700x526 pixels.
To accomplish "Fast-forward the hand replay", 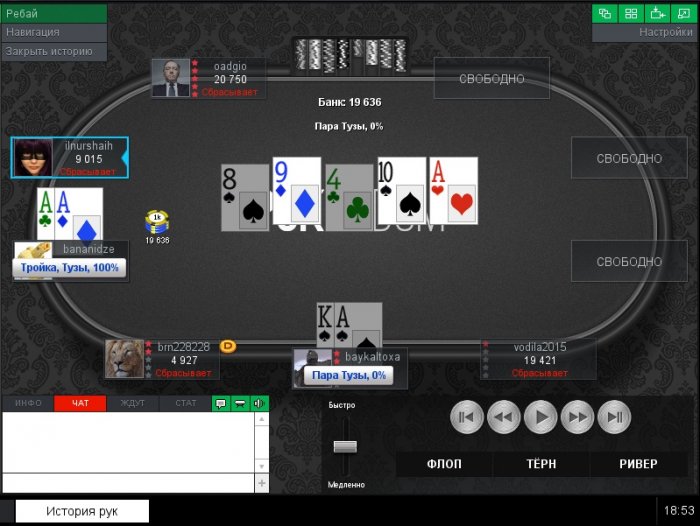I will tap(578, 416).
